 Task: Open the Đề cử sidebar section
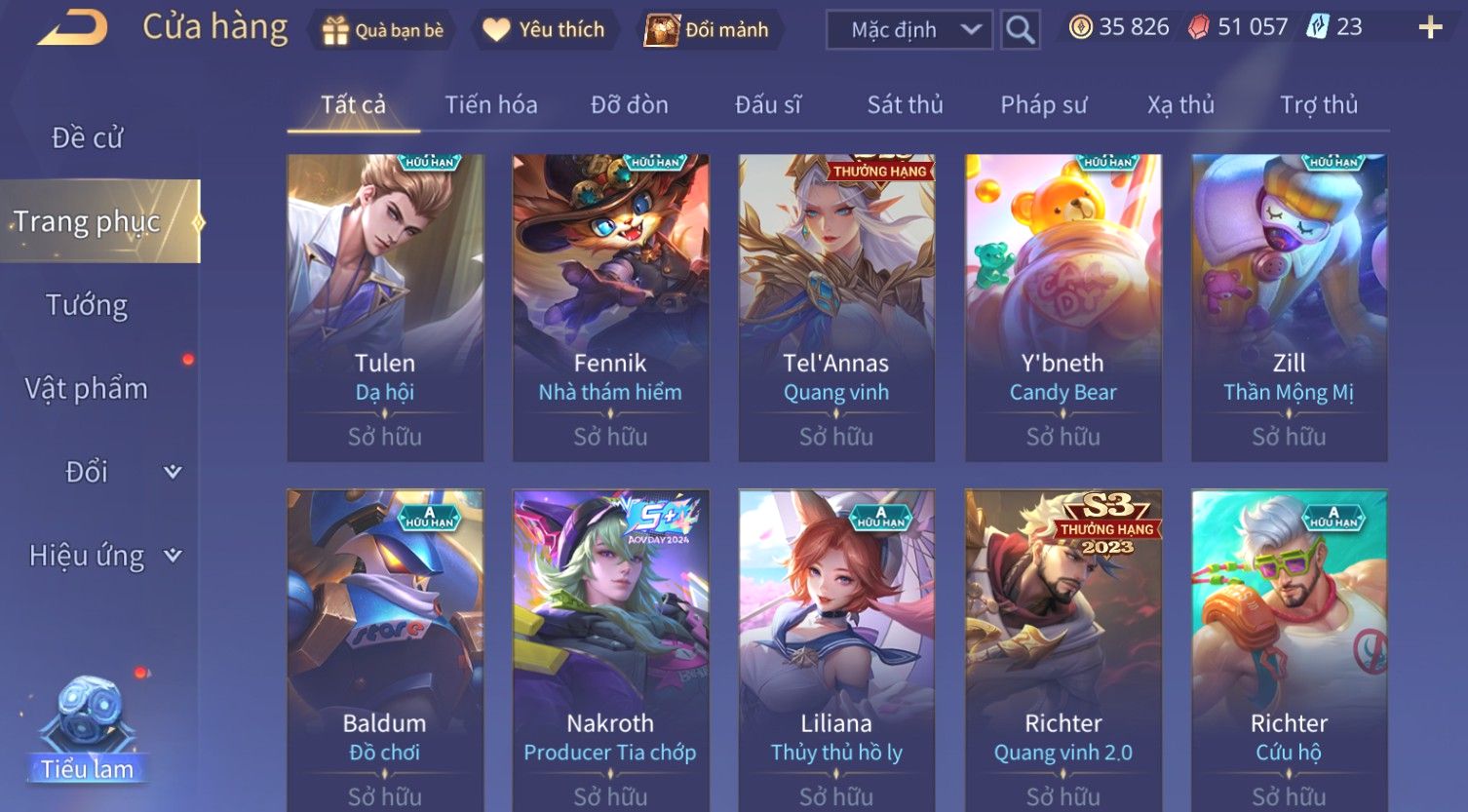click(x=88, y=138)
